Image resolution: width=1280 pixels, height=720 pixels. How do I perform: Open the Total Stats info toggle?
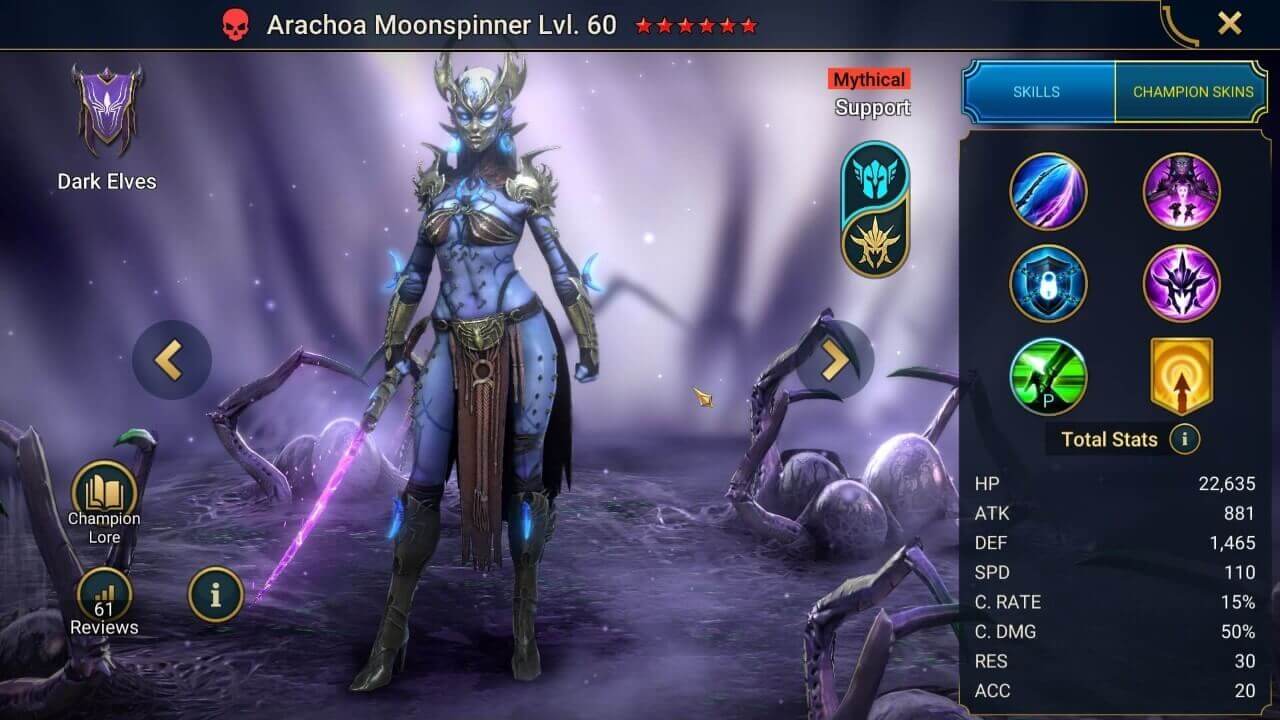point(1185,439)
